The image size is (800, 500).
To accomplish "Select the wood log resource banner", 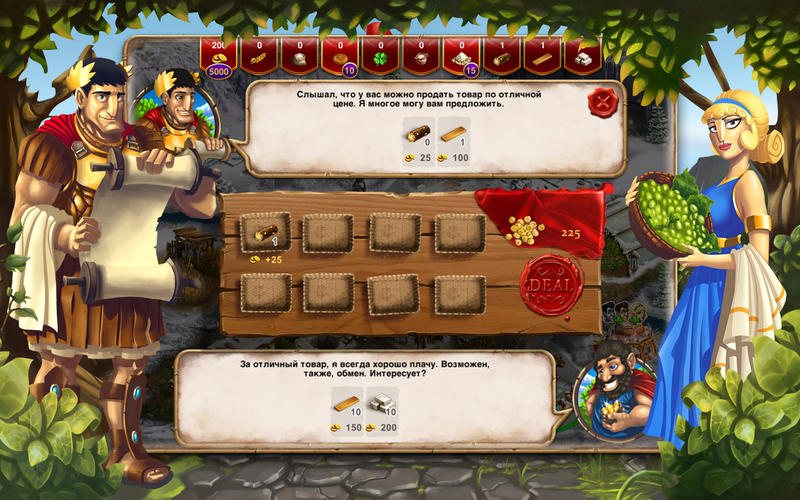I will tap(501, 57).
